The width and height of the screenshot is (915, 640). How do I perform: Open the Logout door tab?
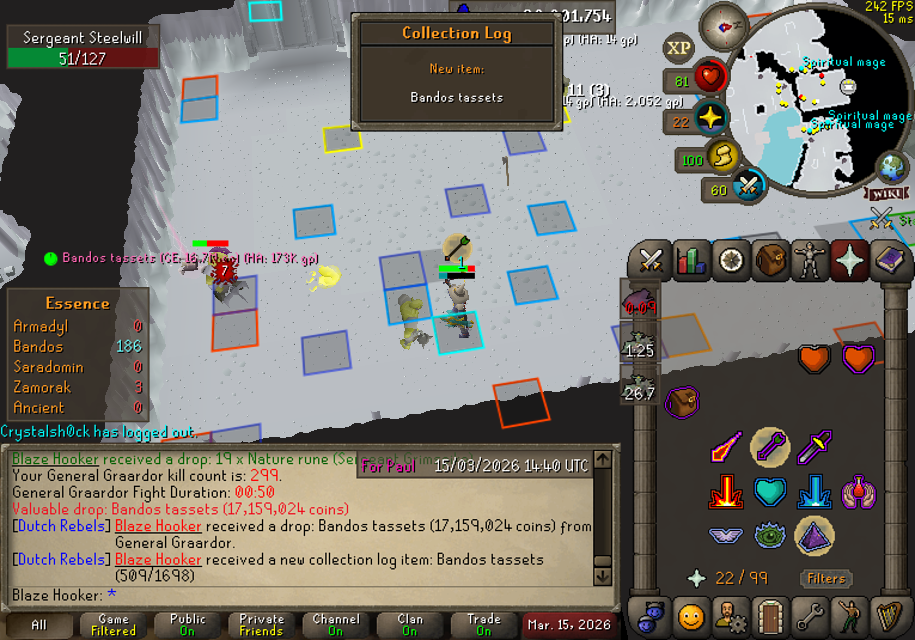[769, 616]
